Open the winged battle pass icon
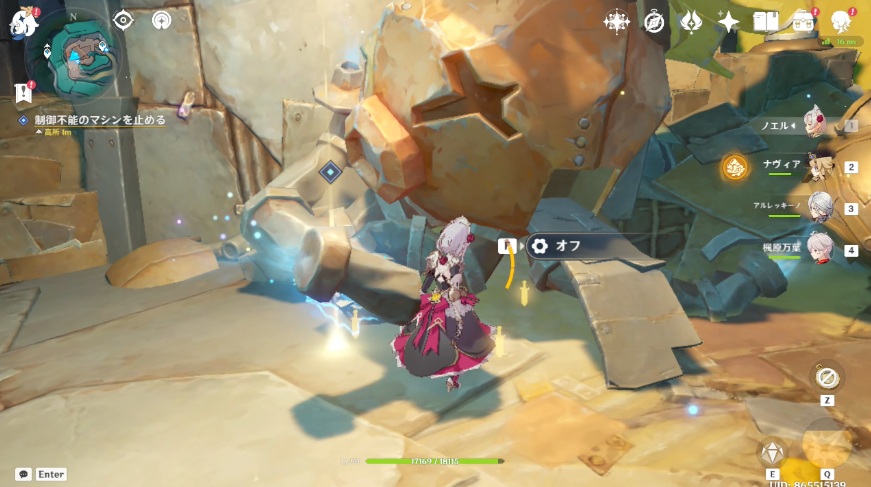The width and height of the screenshot is (871, 487). click(691, 22)
